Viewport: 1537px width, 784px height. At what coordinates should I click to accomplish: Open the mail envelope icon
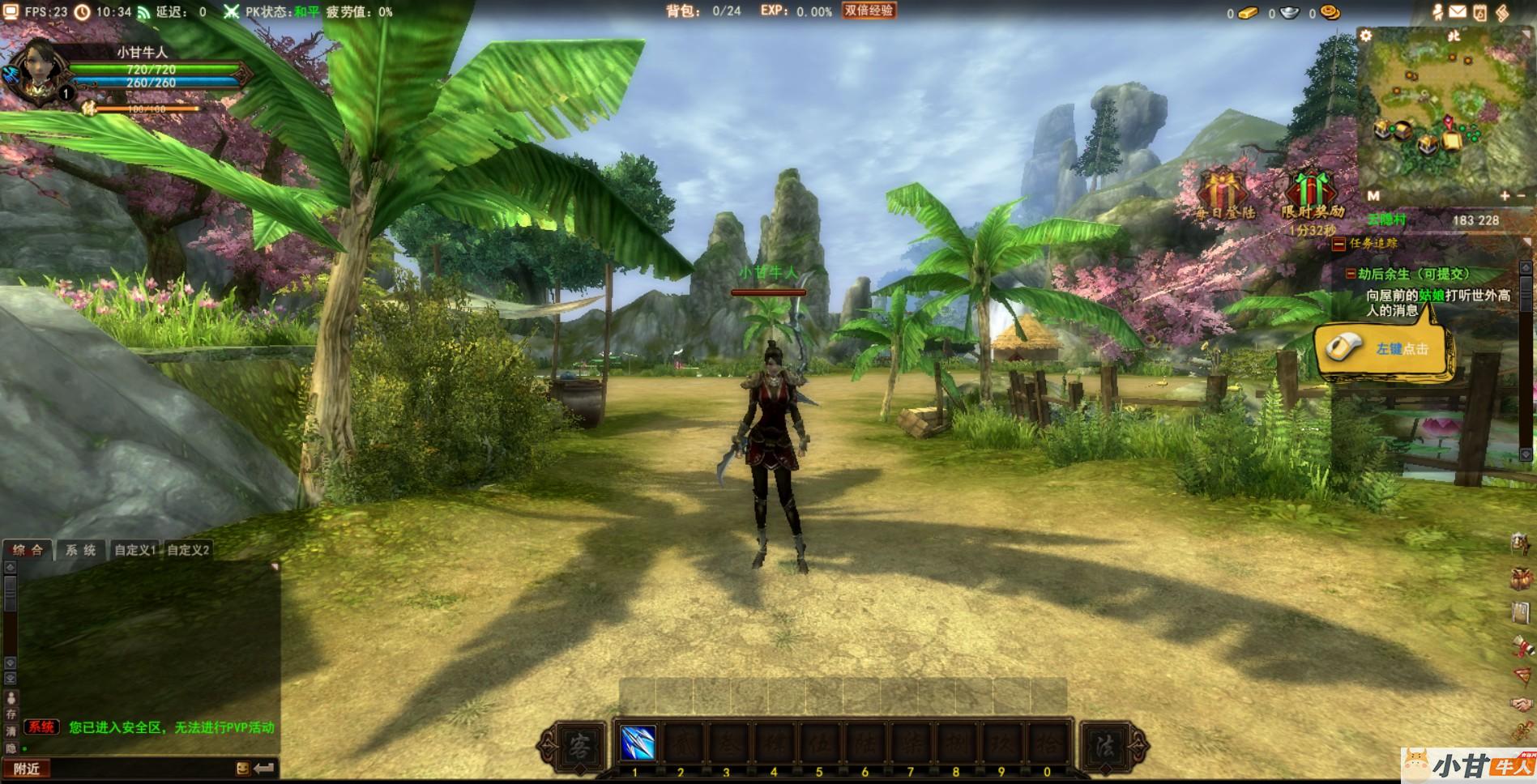click(1458, 11)
